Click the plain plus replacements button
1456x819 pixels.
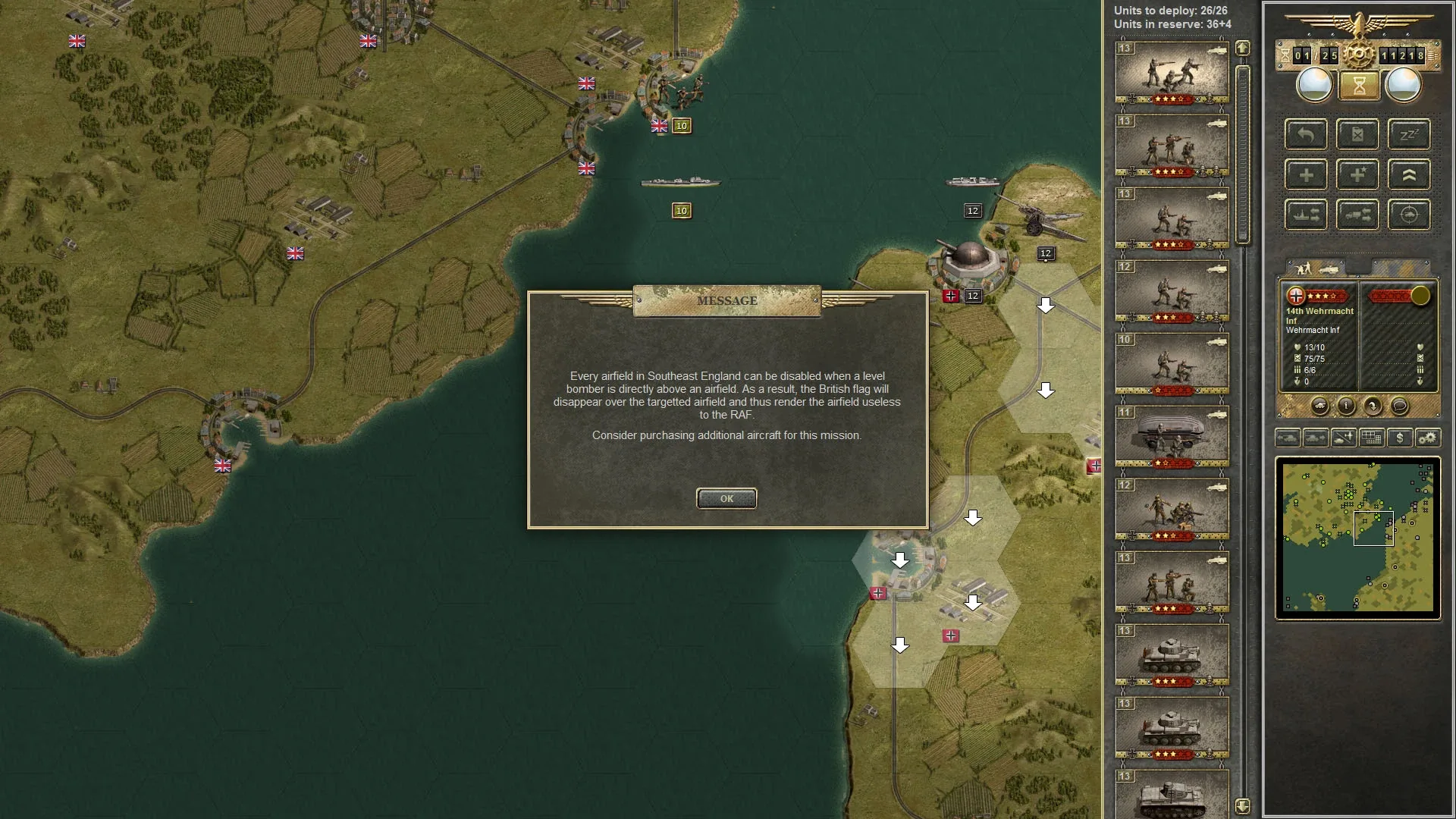(1305, 175)
